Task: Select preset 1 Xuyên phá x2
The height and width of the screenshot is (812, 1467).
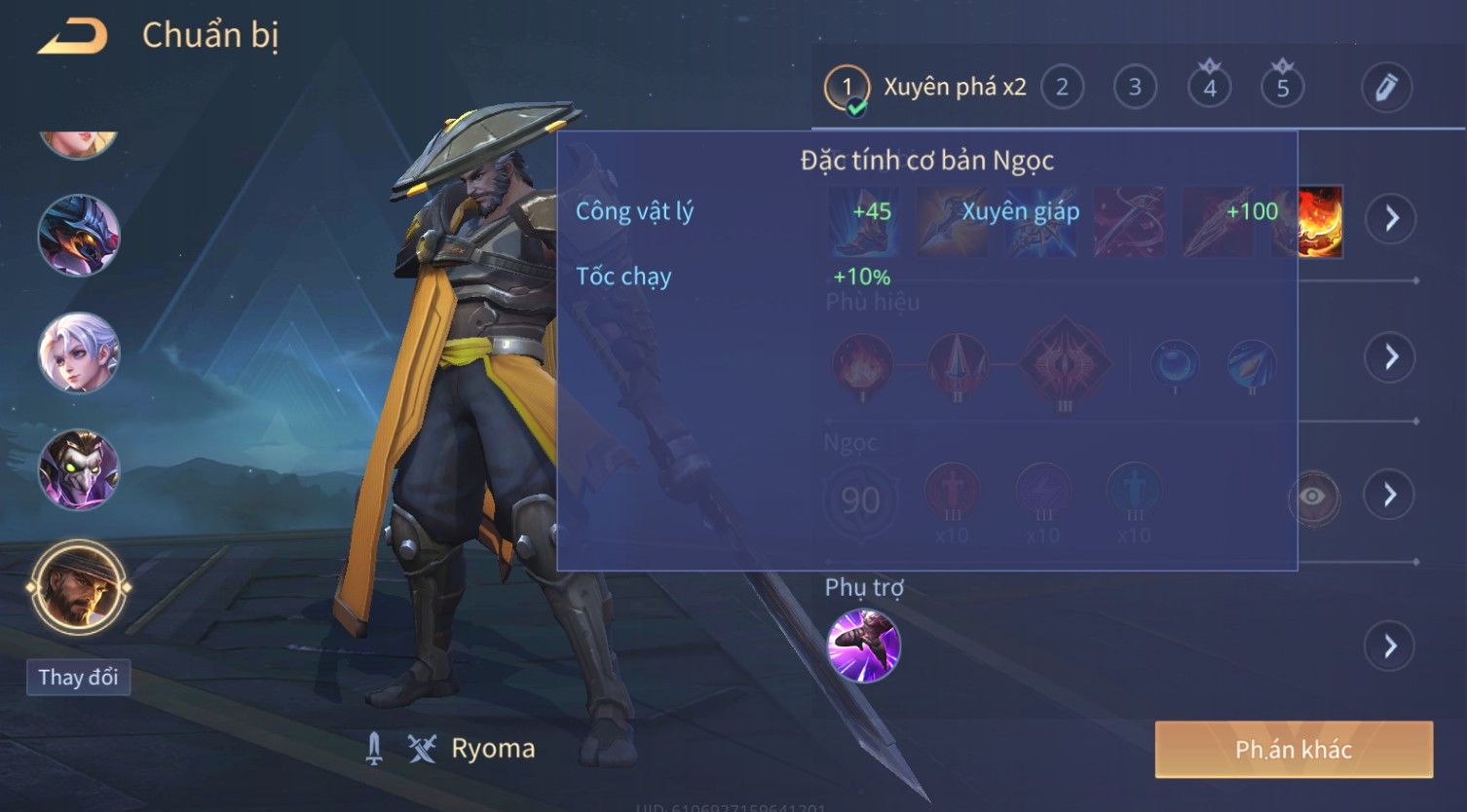Action: 925,88
